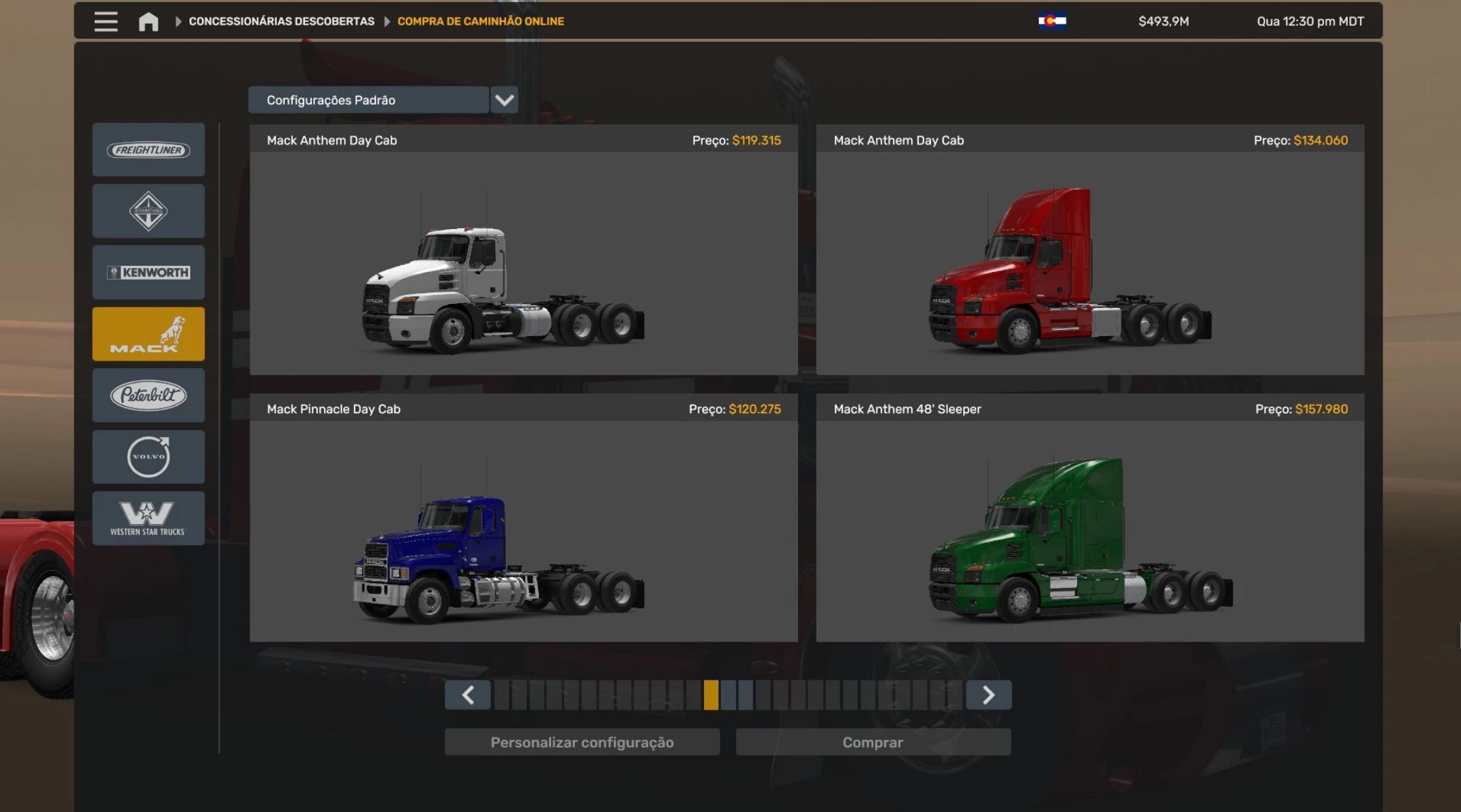Go to the previous page of trucks

click(467, 695)
